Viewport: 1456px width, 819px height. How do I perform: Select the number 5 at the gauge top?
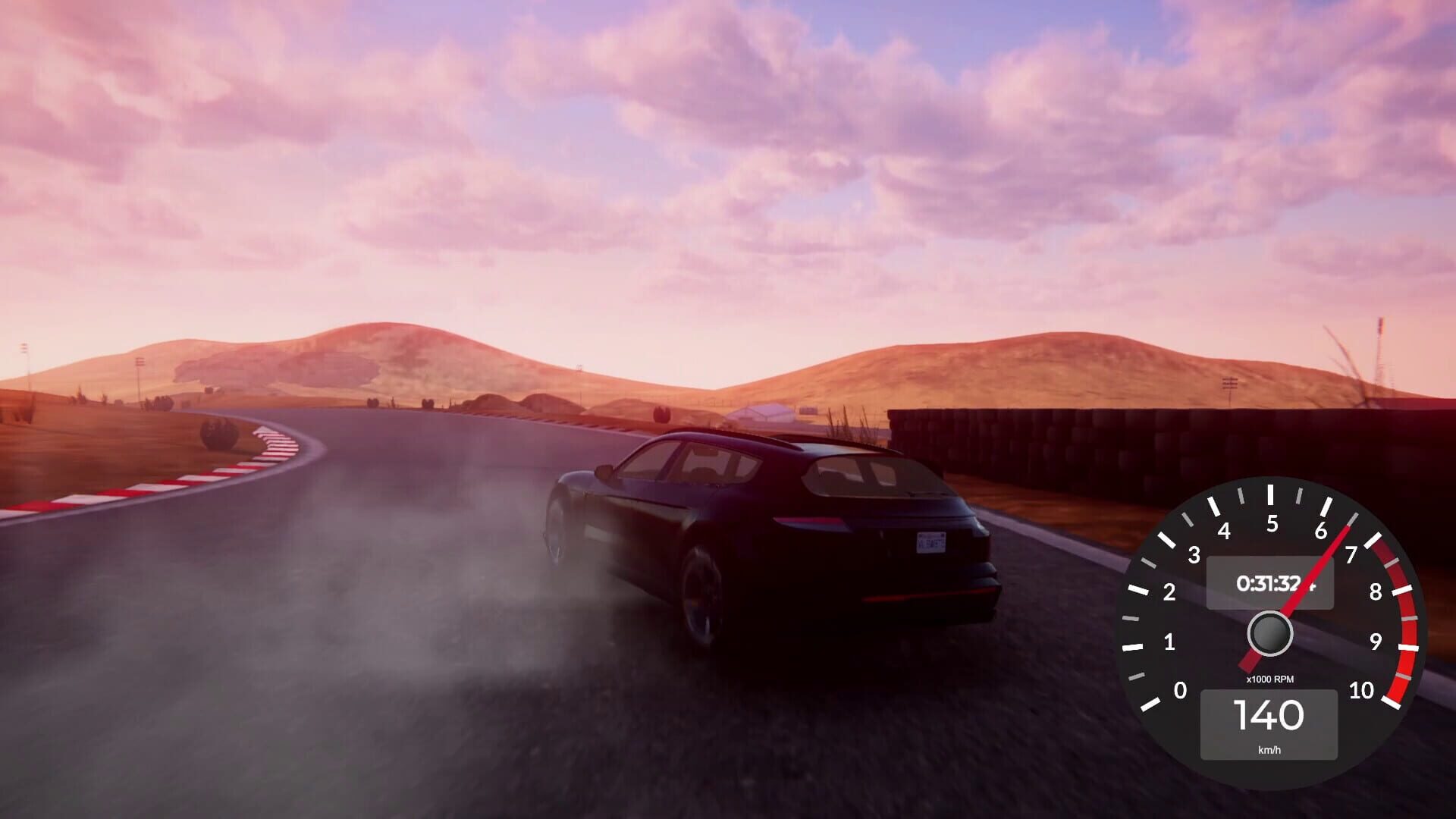[x=1272, y=522]
